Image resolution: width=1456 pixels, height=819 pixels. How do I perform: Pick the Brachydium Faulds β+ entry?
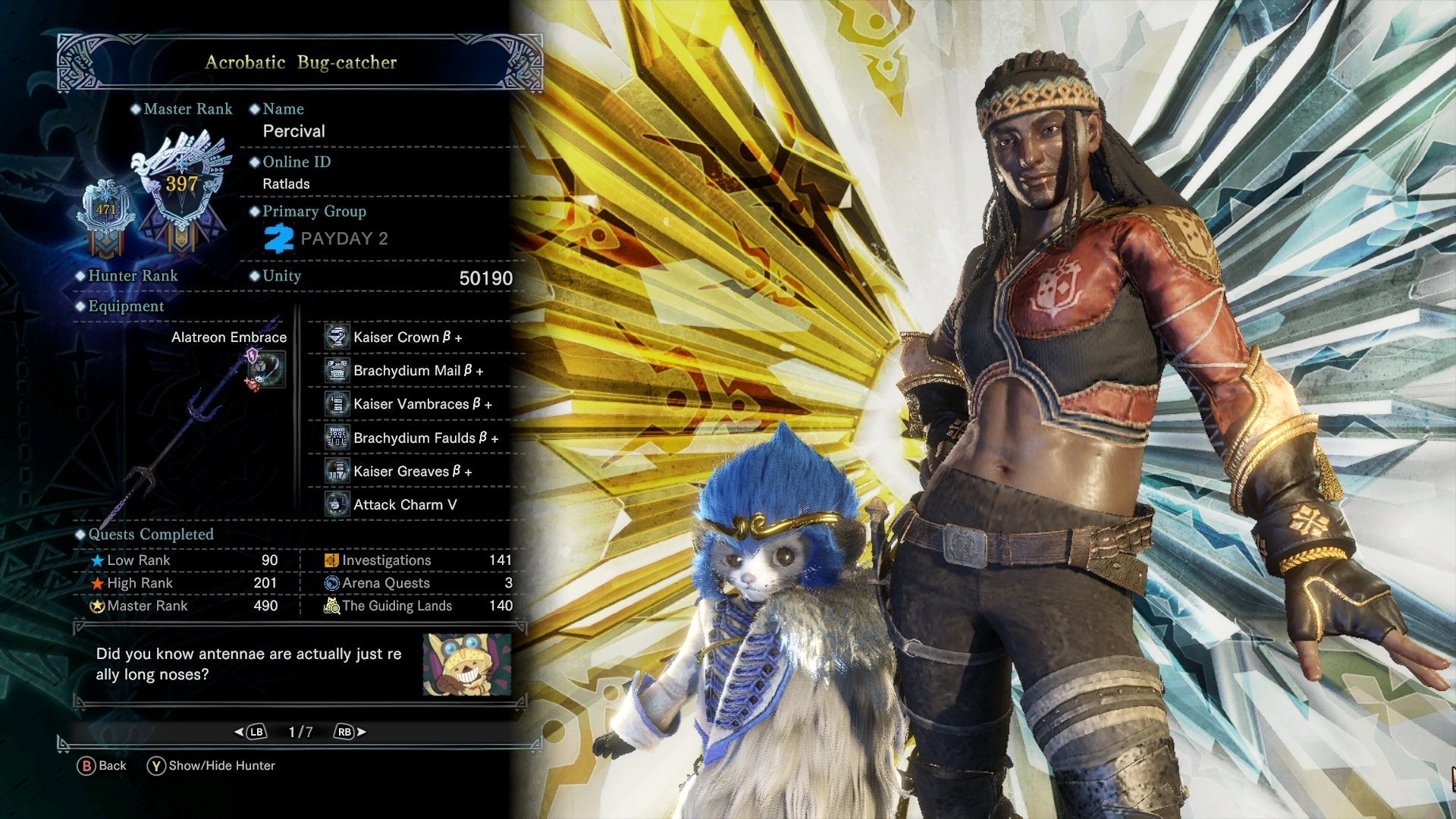(425, 438)
